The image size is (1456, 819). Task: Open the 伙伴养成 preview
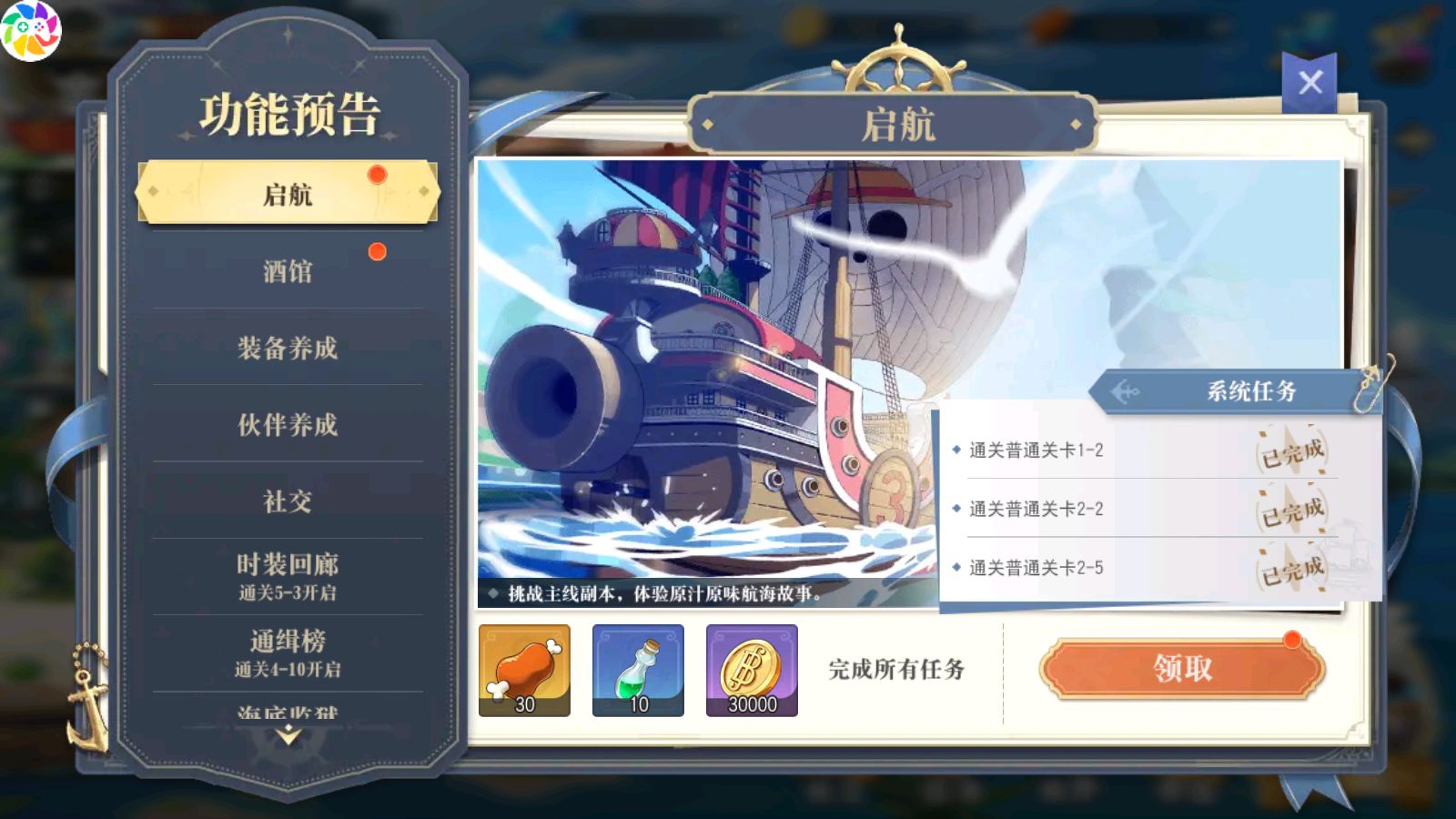pos(285,426)
